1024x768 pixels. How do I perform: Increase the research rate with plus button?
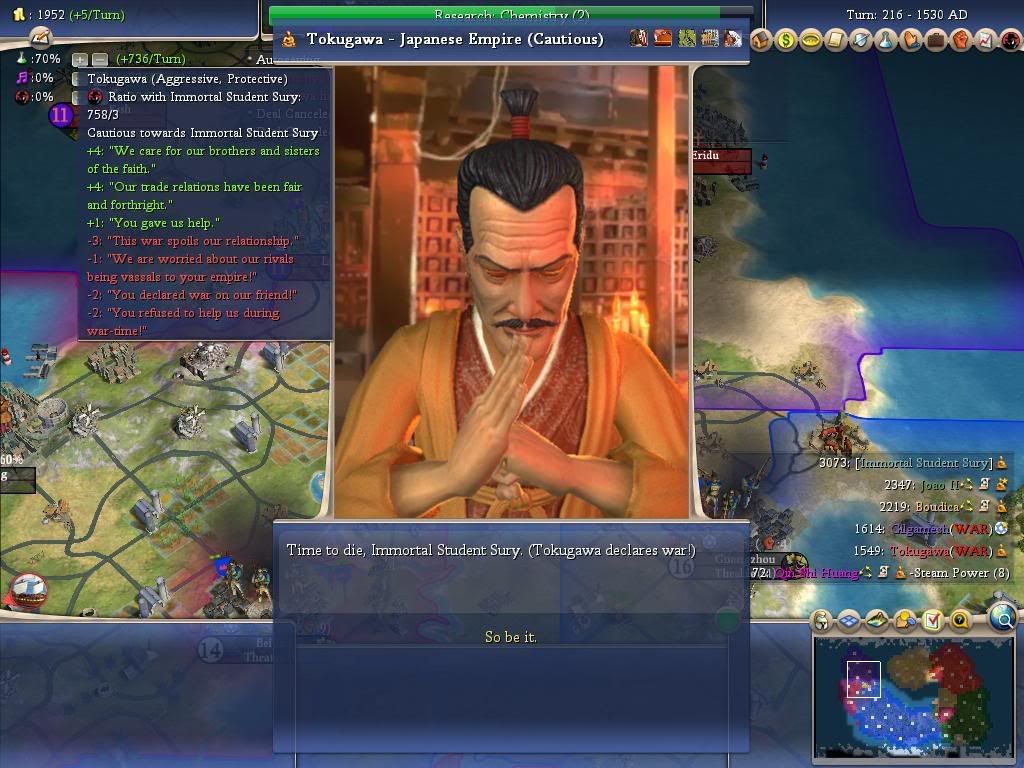[81, 60]
